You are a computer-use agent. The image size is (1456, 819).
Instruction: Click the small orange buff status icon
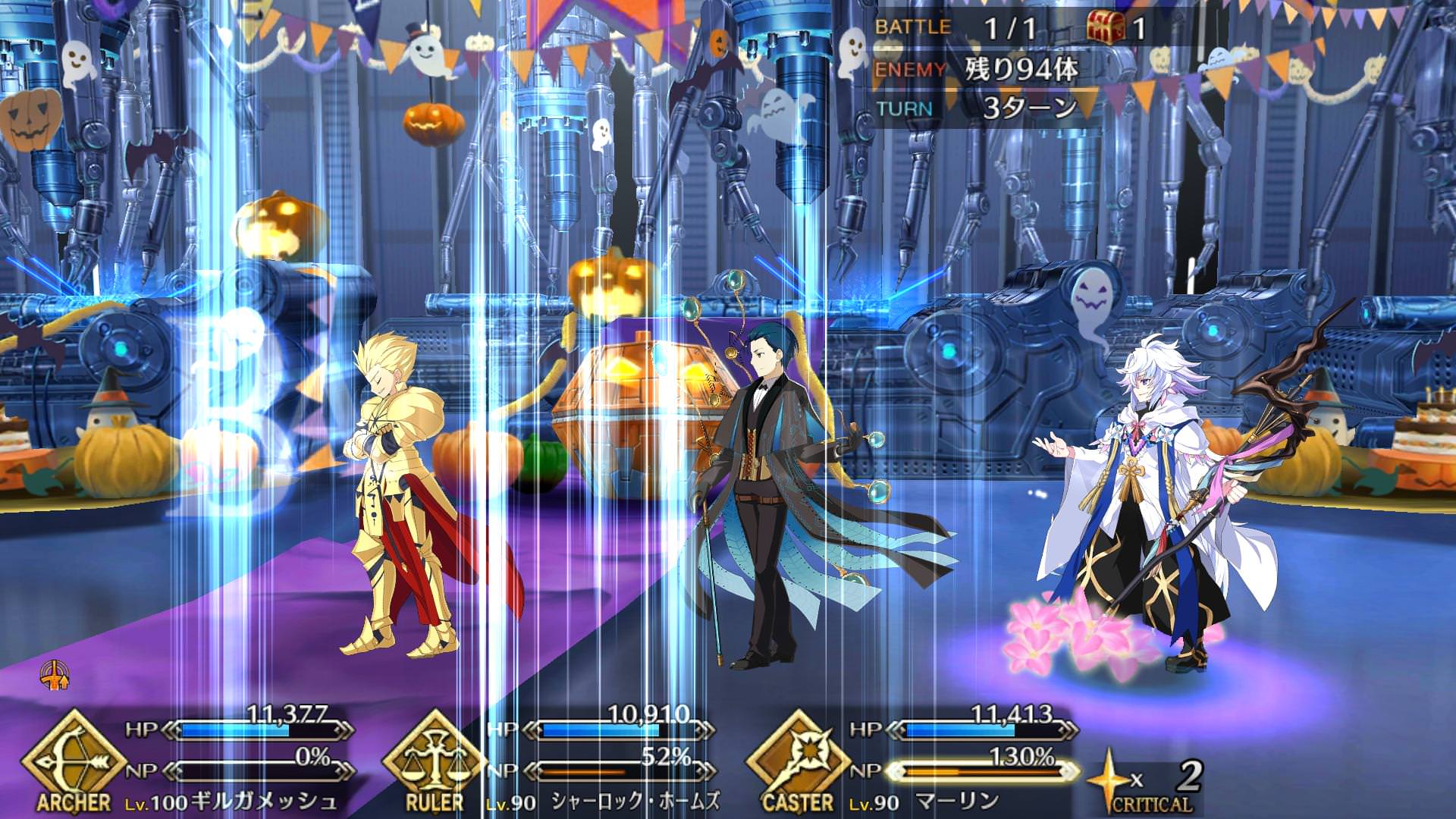[55, 675]
